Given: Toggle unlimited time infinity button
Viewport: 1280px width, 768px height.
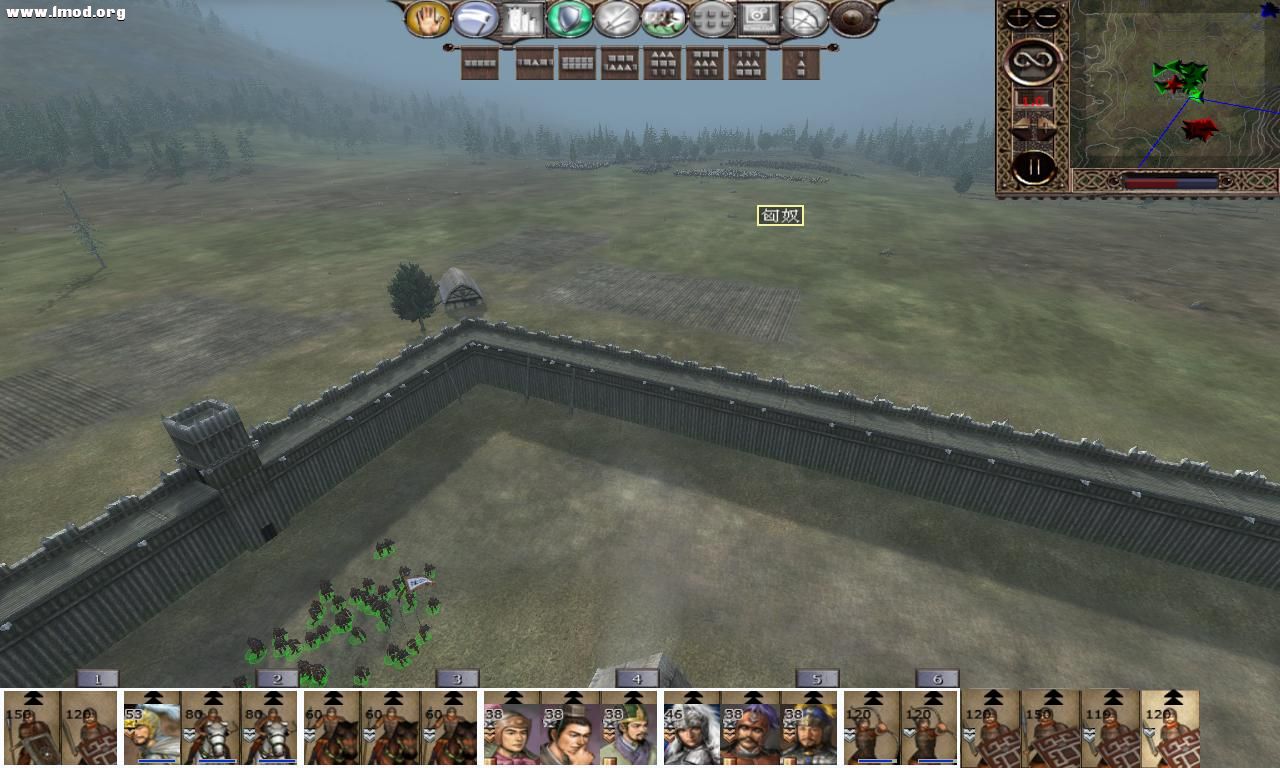Looking at the screenshot, I should [x=1031, y=59].
